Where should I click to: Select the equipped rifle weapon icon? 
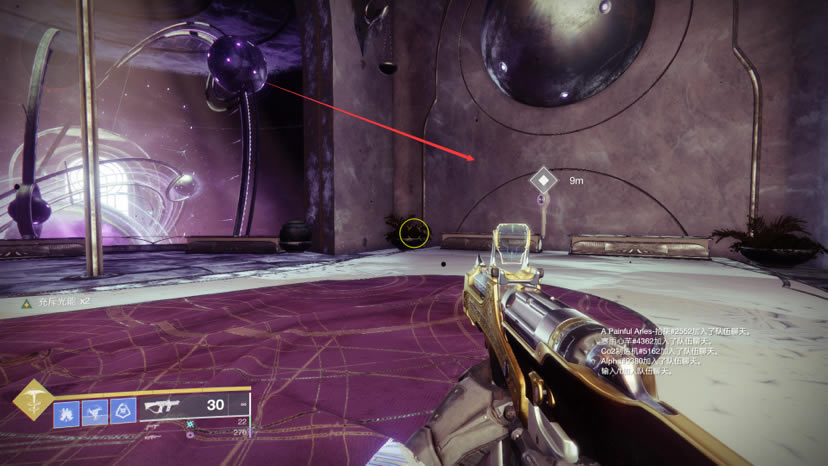point(162,408)
